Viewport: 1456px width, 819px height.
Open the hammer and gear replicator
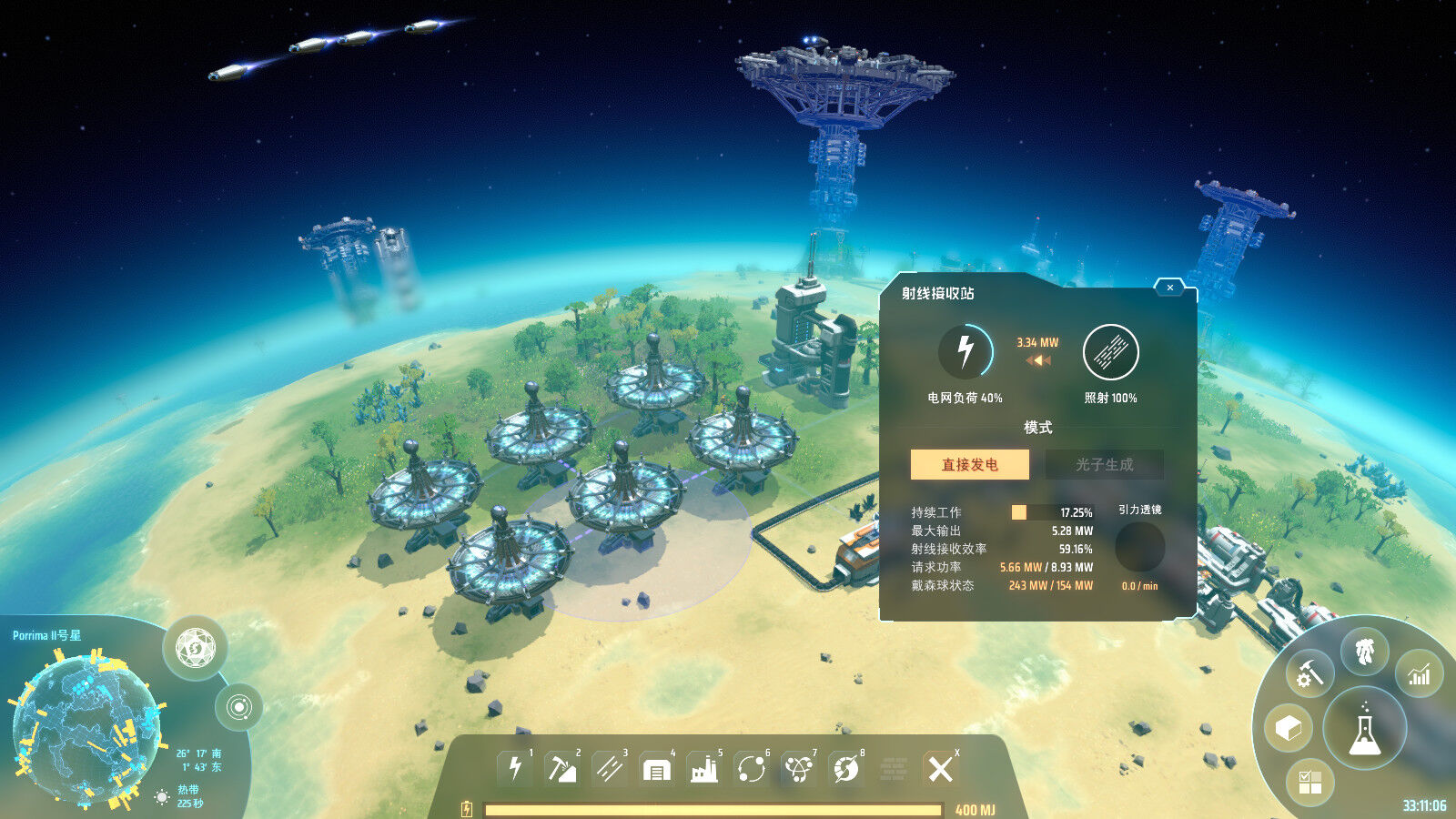tap(1309, 674)
